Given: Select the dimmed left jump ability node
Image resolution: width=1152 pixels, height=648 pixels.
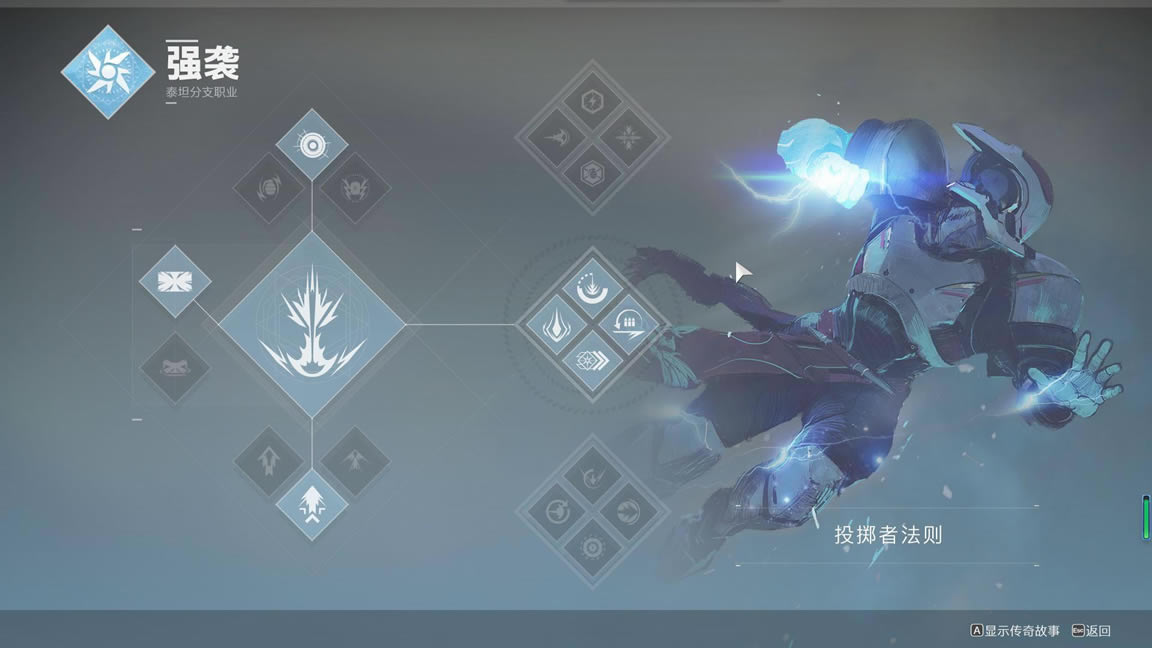Looking at the screenshot, I should tap(269, 462).
